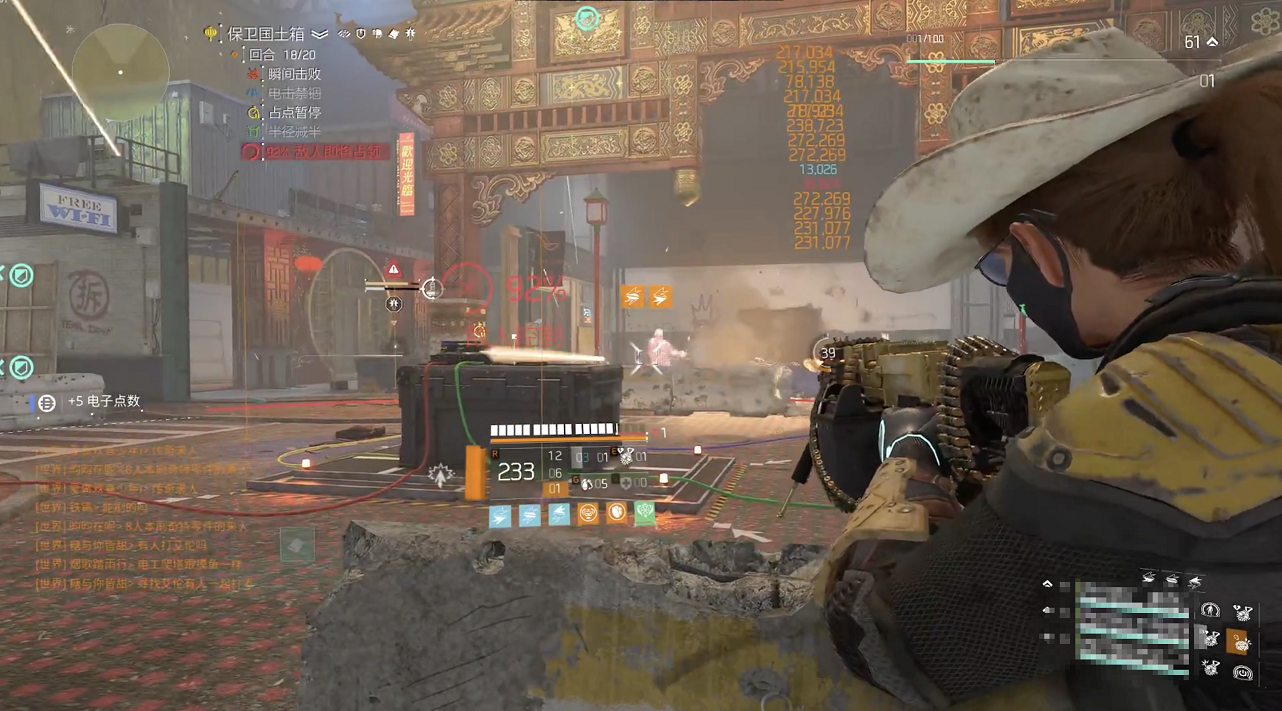
Task: Select the 保卫国土箱 objective tracker title
Action: [x=267, y=33]
